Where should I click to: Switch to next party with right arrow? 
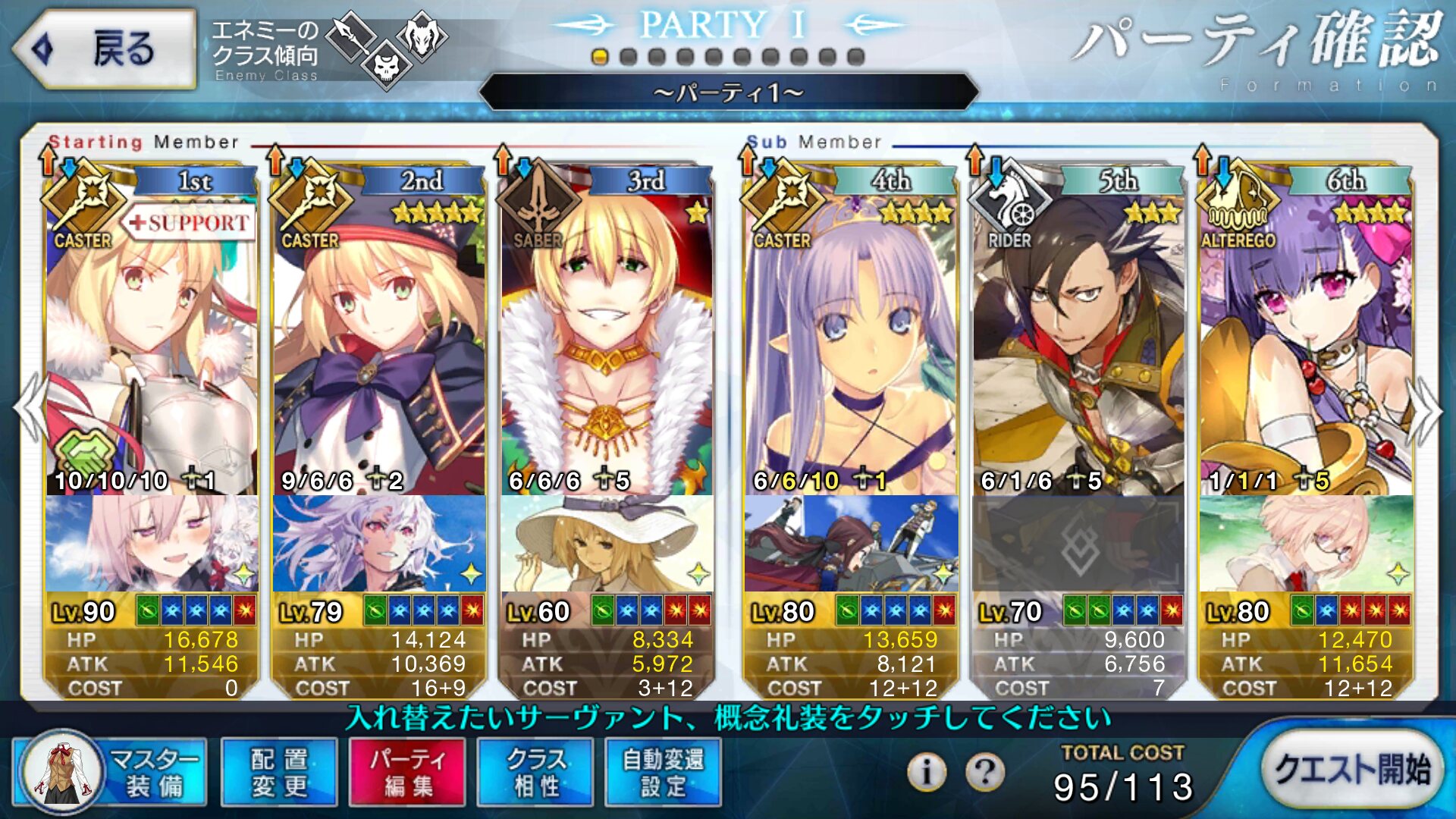pyautogui.click(x=1426, y=411)
